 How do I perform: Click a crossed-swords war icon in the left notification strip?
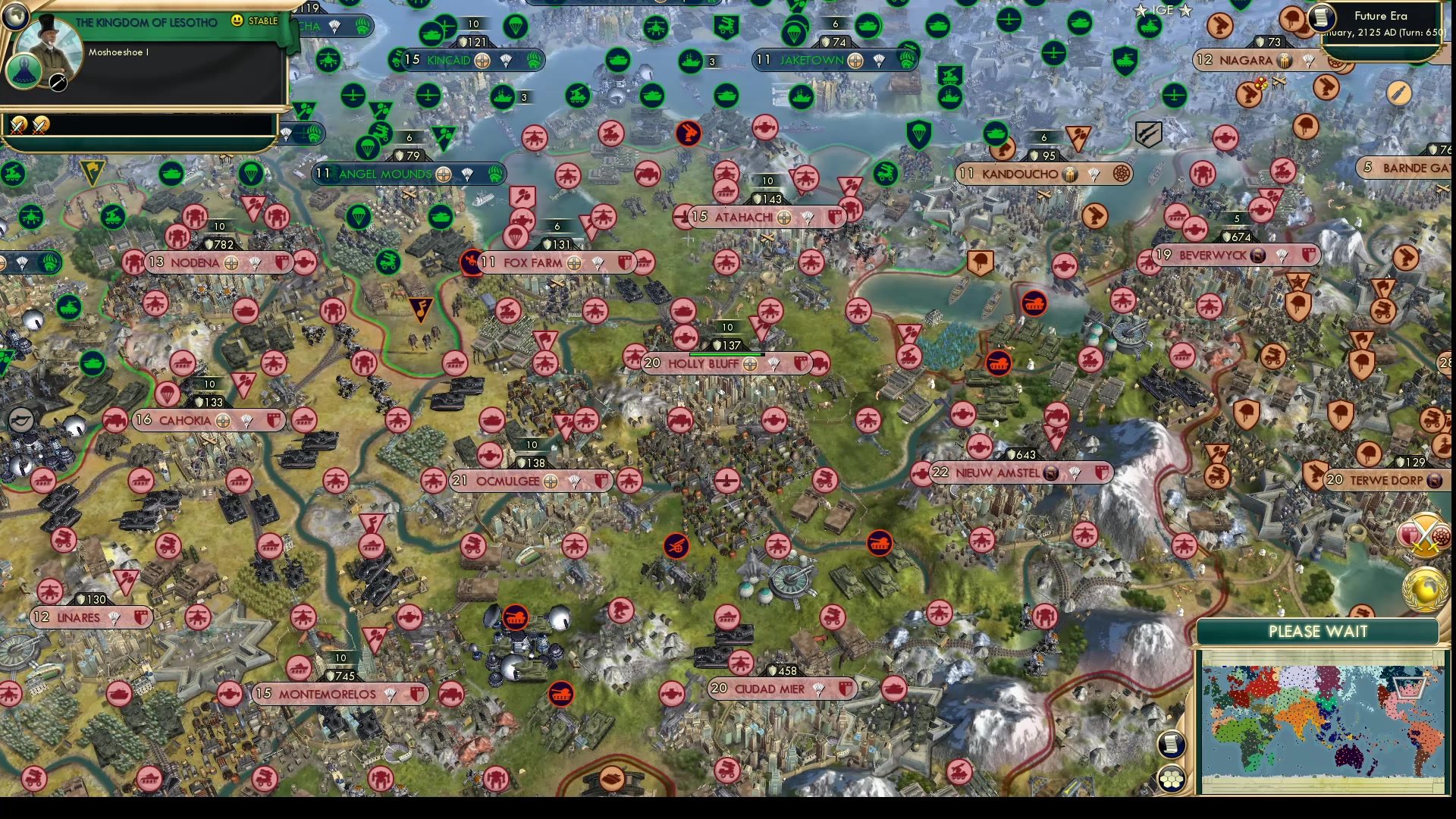[x=18, y=124]
